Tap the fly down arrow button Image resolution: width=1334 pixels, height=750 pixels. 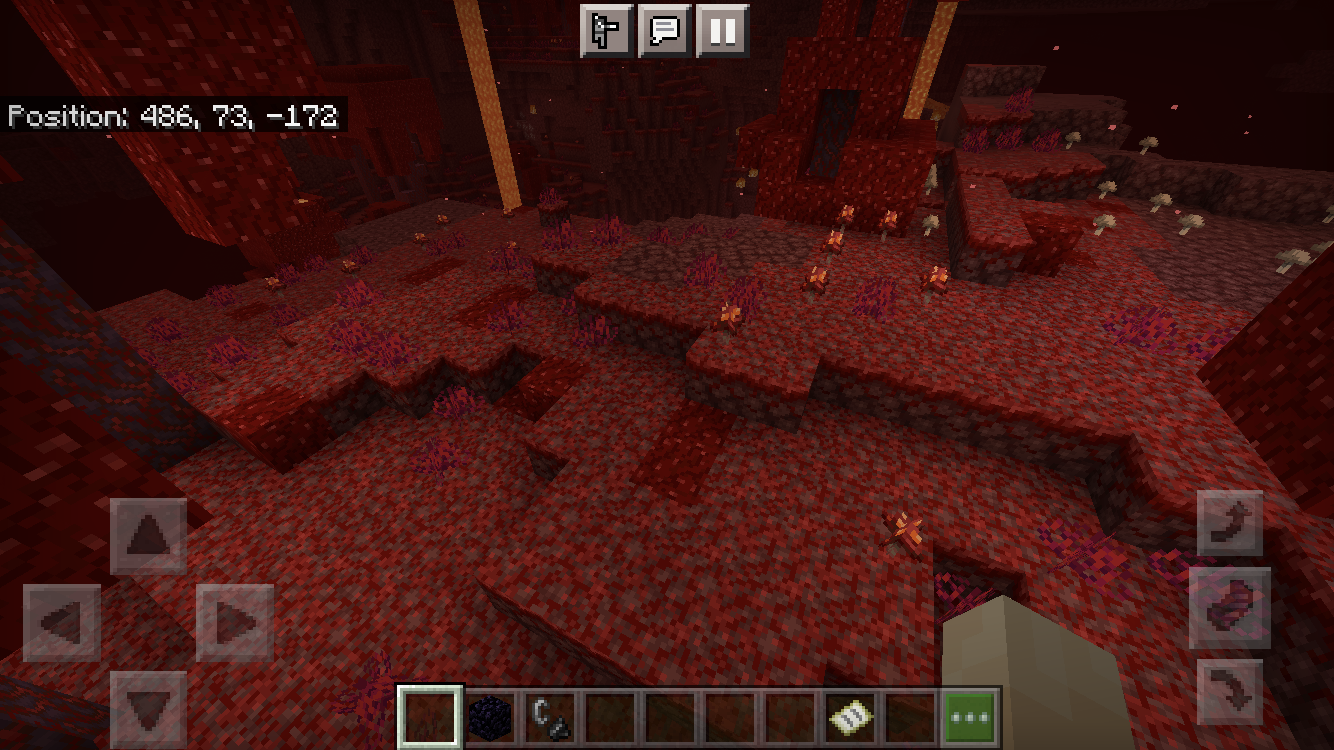[x=1229, y=691]
